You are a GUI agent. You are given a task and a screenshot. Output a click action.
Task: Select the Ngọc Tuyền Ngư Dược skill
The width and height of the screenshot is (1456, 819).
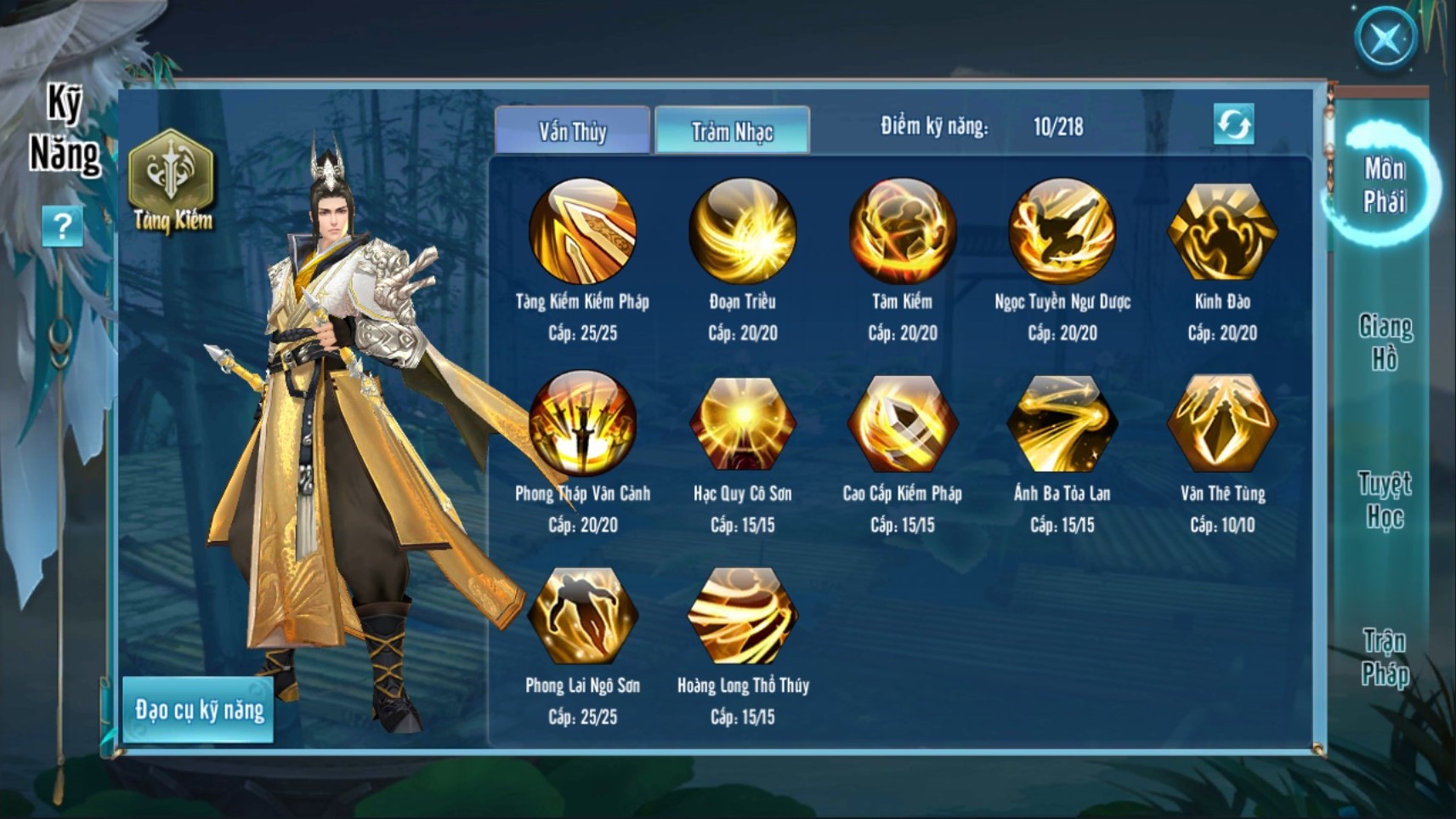pyautogui.click(x=1062, y=230)
